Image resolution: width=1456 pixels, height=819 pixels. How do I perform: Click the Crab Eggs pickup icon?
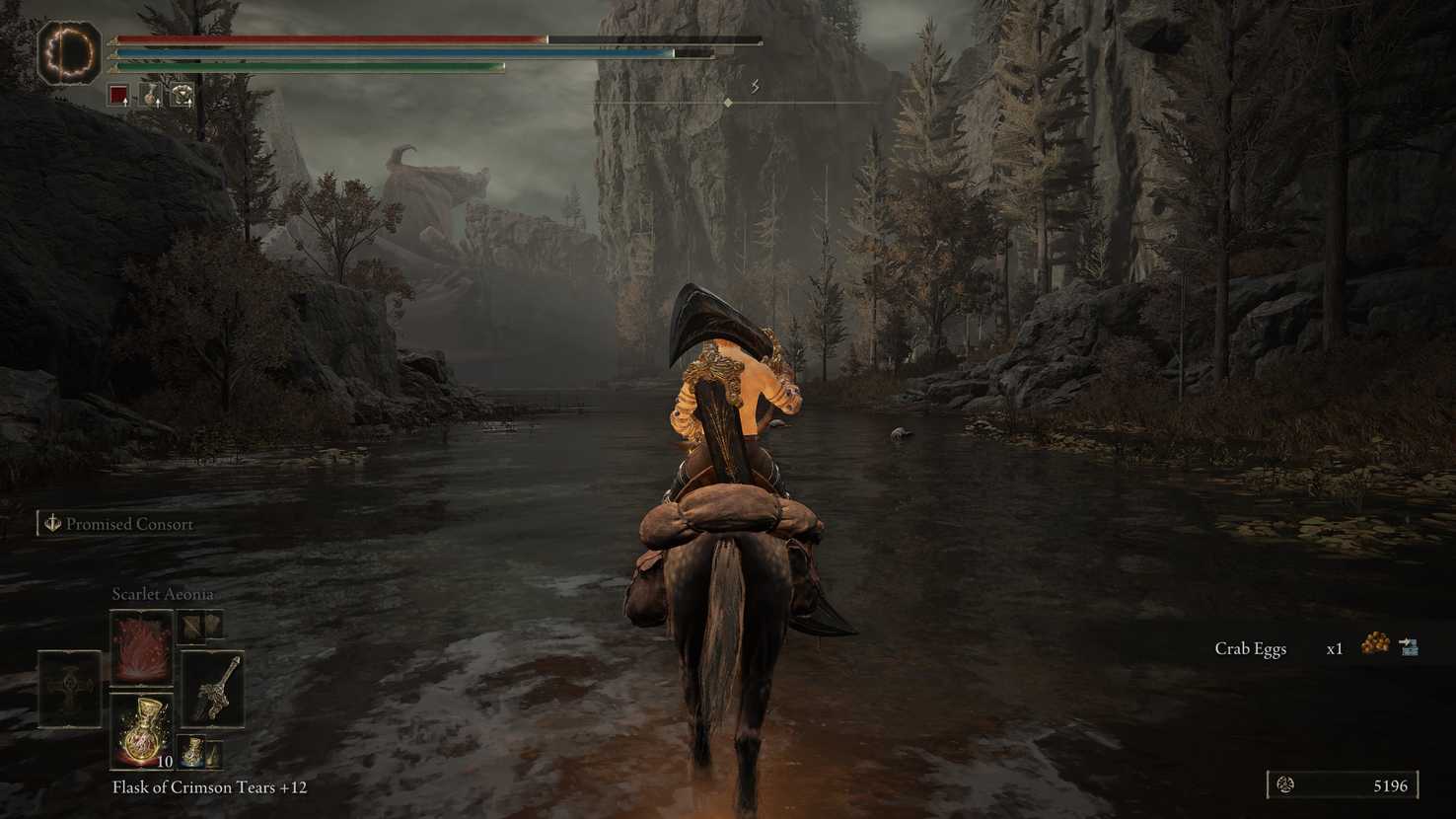[x=1374, y=645]
